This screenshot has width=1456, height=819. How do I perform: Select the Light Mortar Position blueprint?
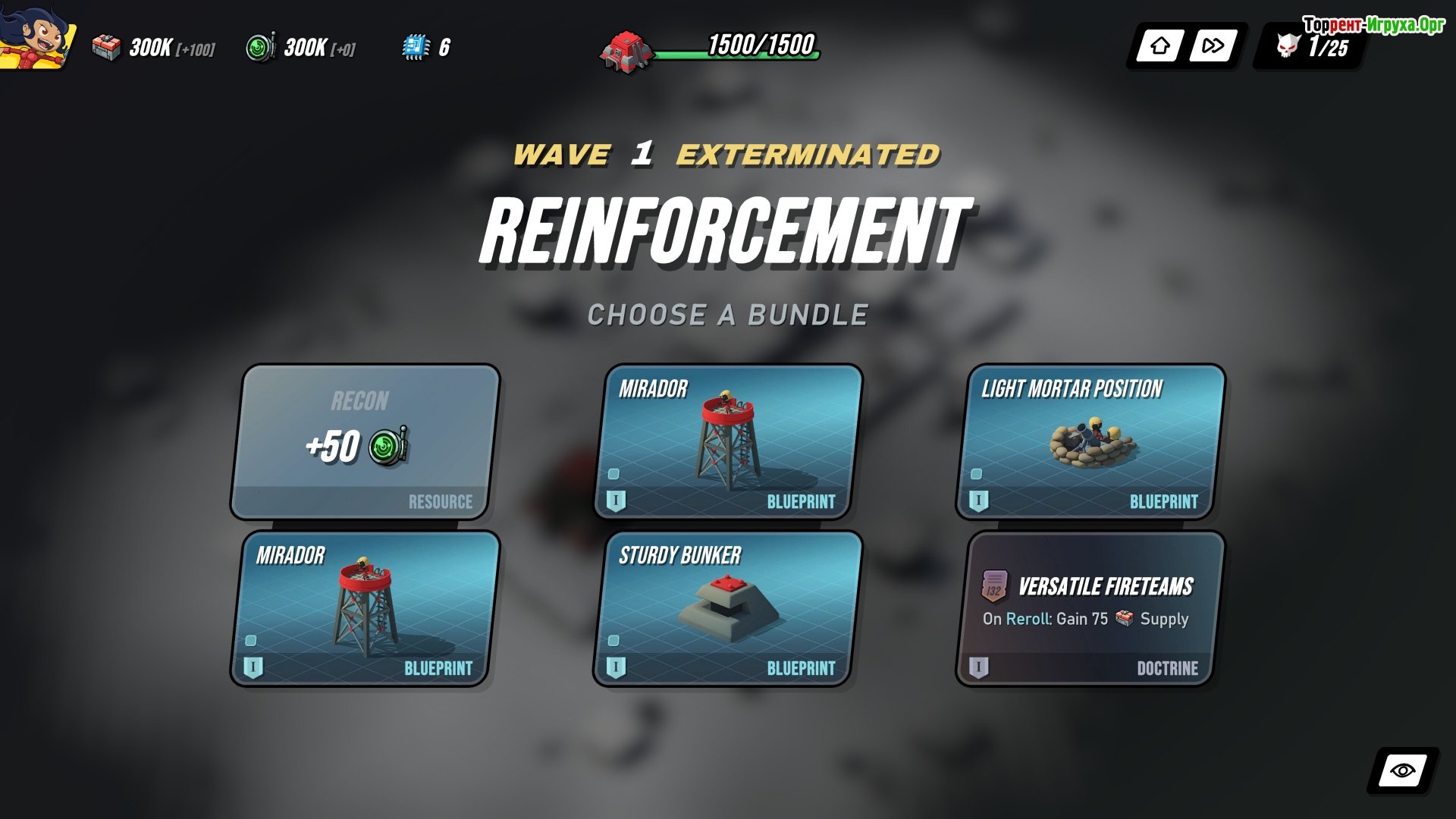click(1090, 443)
